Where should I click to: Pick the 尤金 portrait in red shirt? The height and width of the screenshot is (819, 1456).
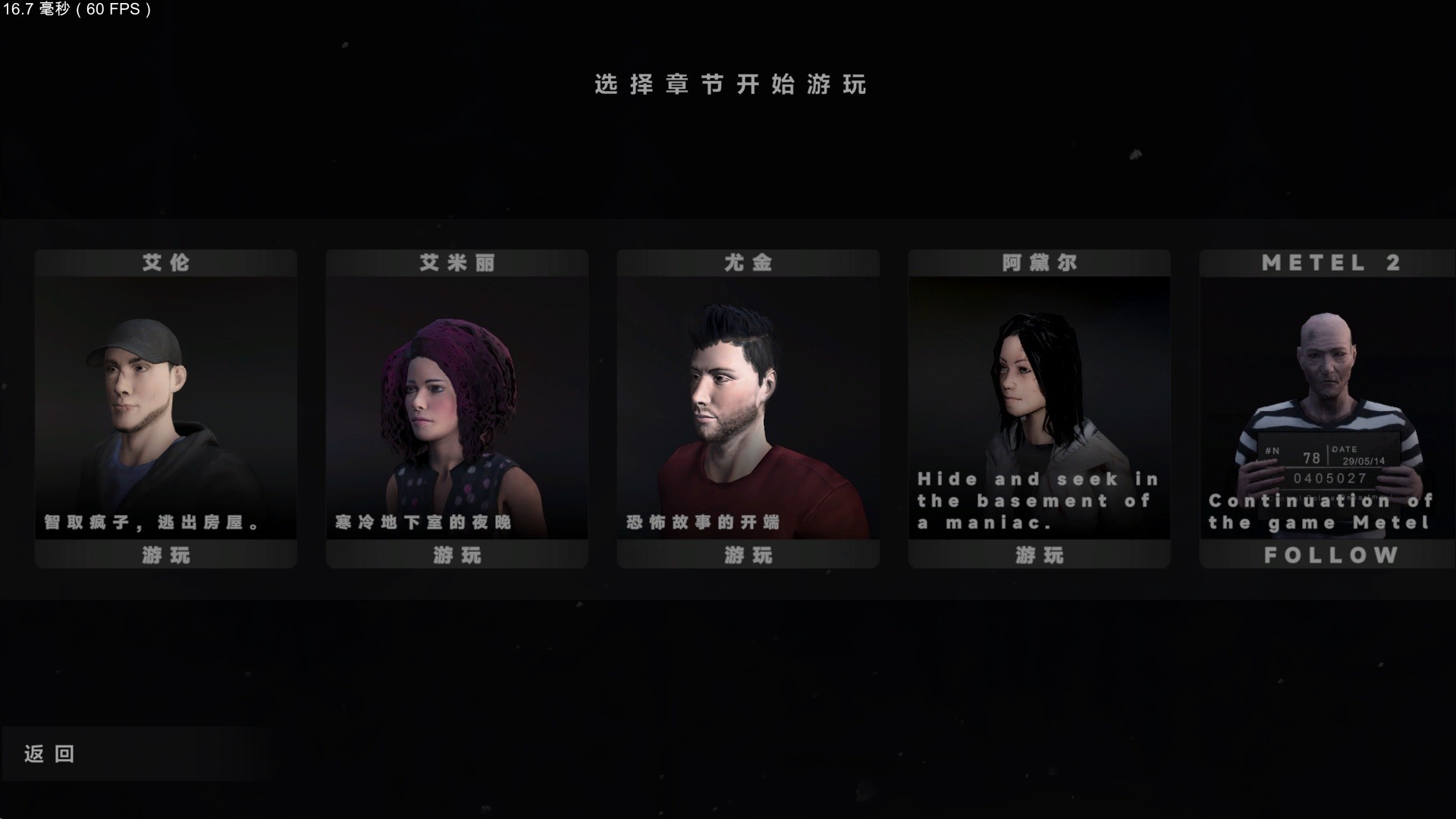[x=748, y=394]
